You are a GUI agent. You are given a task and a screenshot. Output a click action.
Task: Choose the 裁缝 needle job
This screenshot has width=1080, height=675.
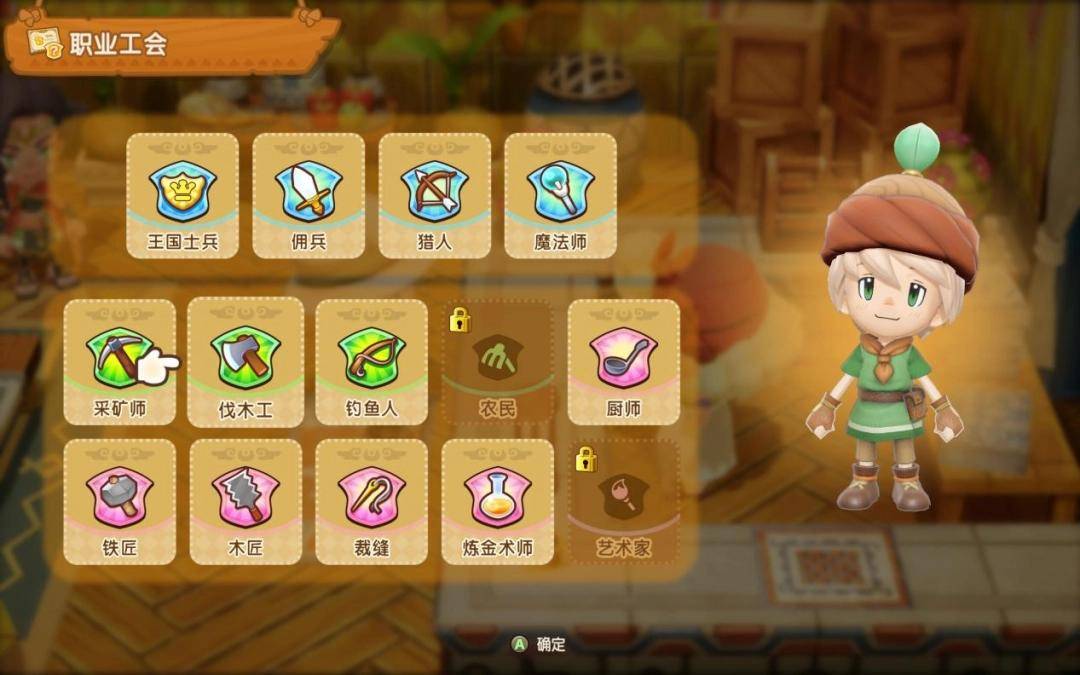click(x=371, y=501)
